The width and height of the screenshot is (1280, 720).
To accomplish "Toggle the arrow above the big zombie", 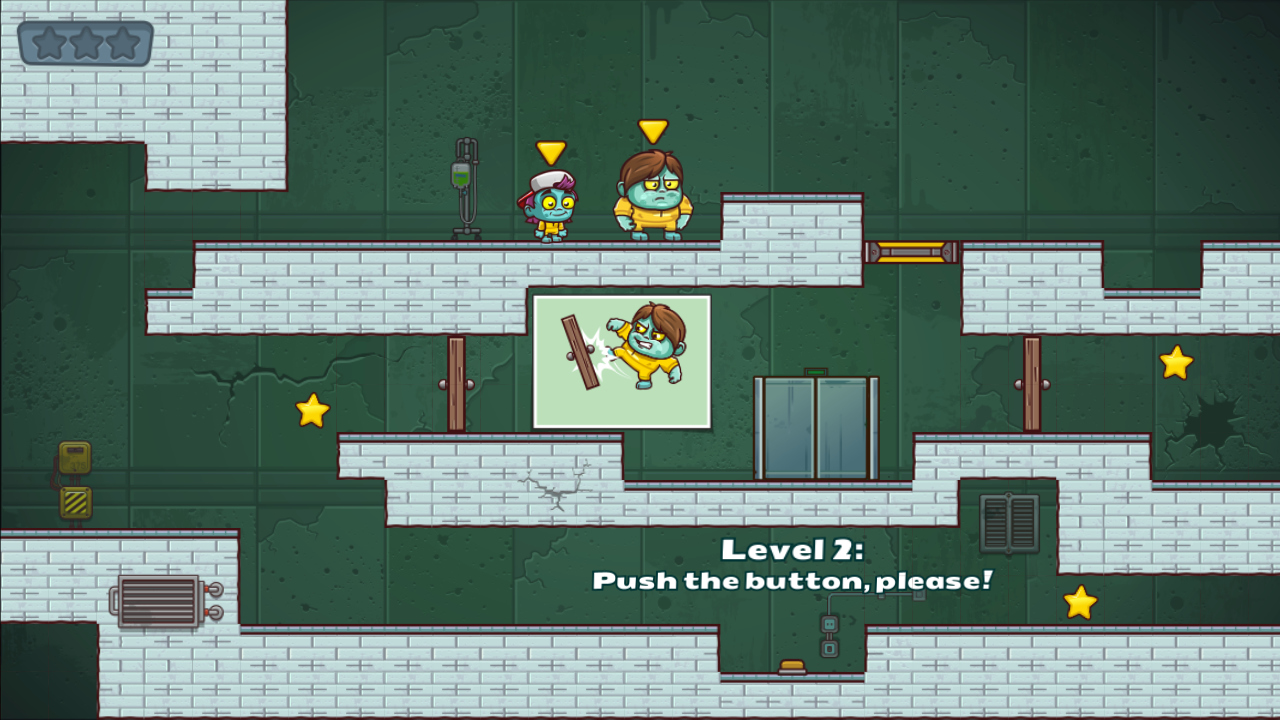I will pyautogui.click(x=651, y=129).
